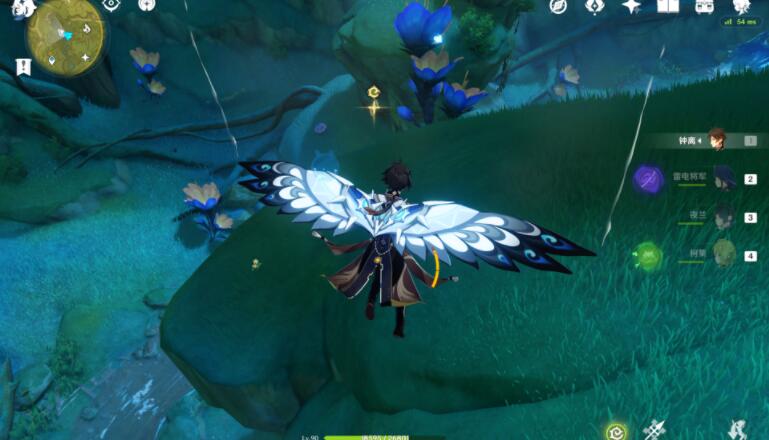Switch to party member 夜兰
The width and height of the screenshot is (769, 440).
pyautogui.click(x=722, y=216)
